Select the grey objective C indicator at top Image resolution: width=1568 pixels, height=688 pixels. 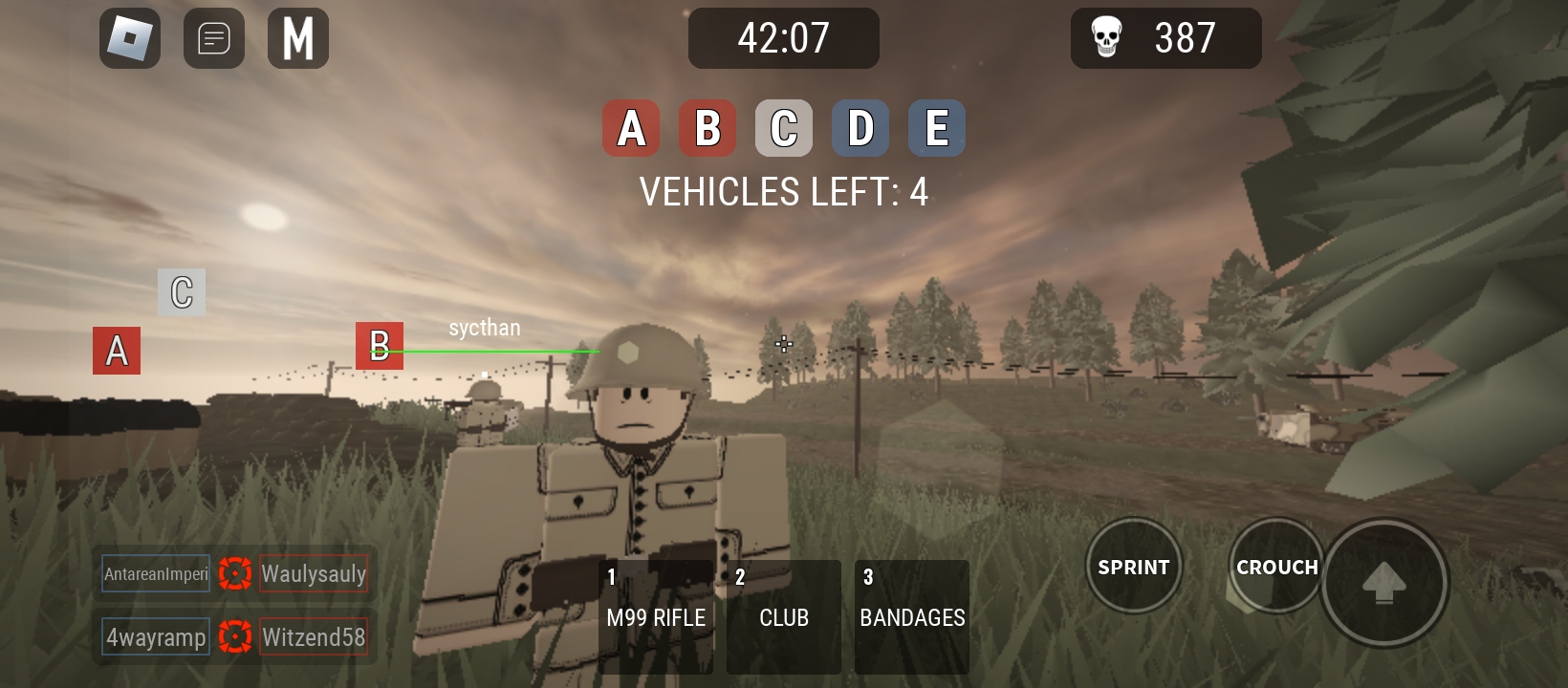[x=784, y=128]
